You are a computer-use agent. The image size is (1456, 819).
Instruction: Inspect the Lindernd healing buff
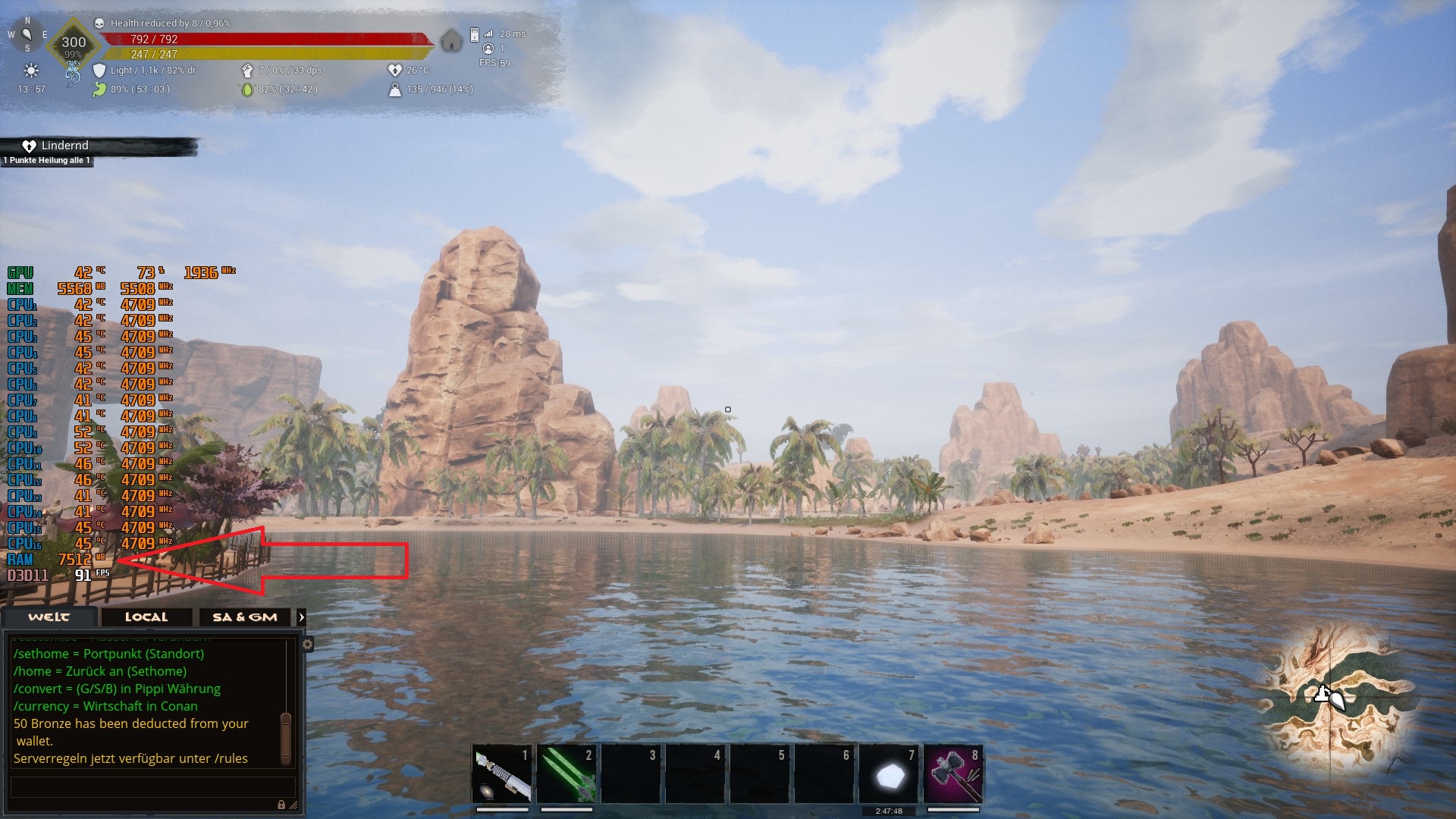coord(57,146)
